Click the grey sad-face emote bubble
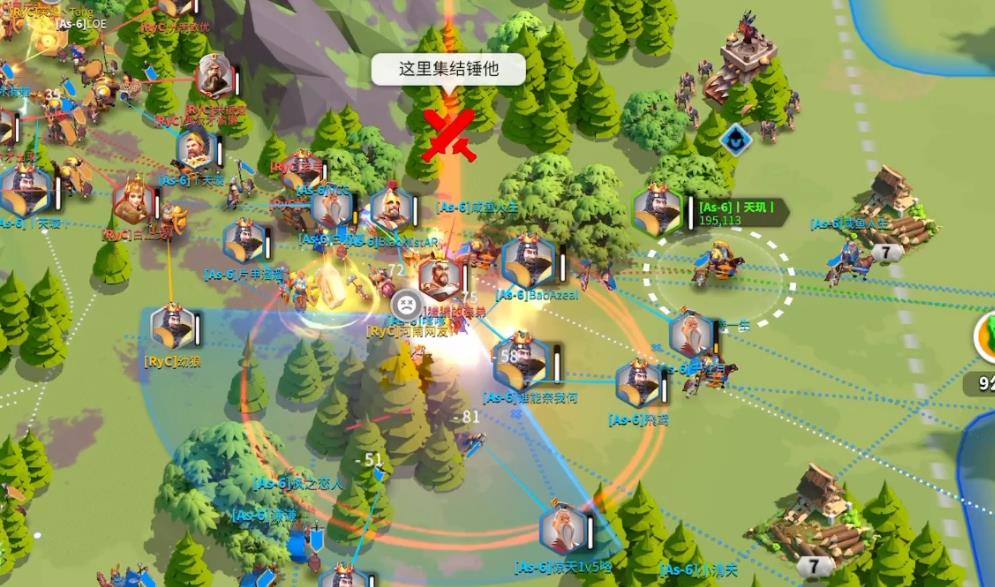Screen dimensions: 995x587 click(406, 302)
